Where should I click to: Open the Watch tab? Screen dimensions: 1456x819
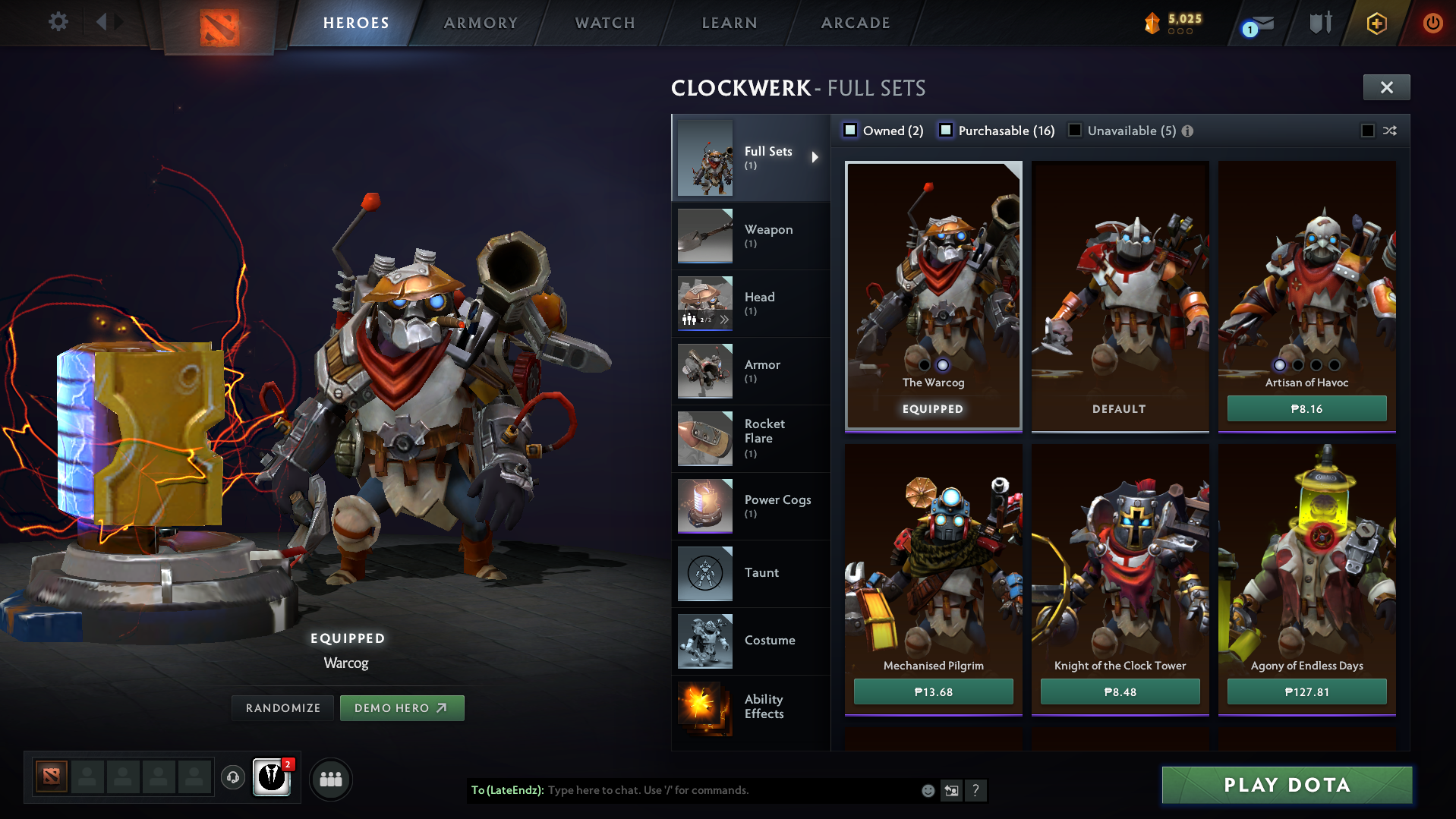[605, 23]
